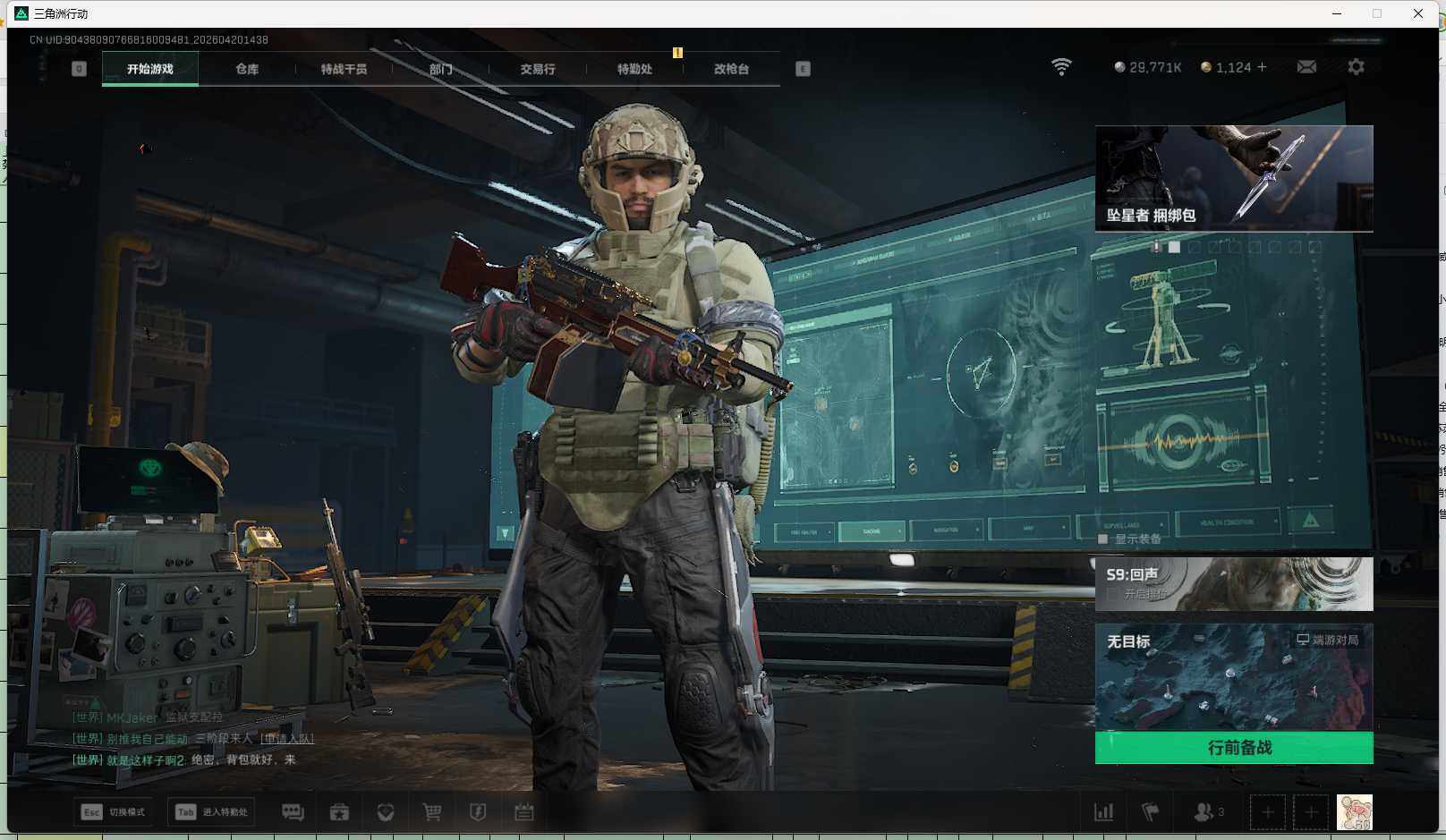
Task: Toggle the 显示装备 checkbox
Action: point(1103,539)
